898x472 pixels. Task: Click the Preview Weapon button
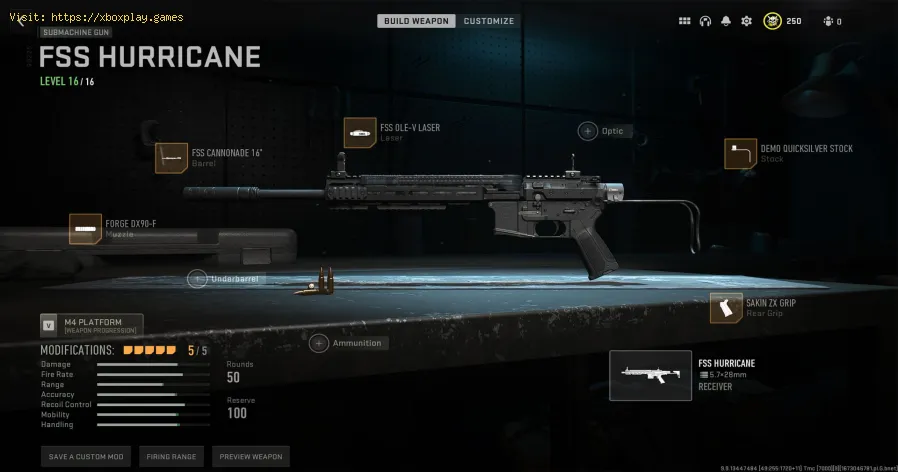point(250,456)
